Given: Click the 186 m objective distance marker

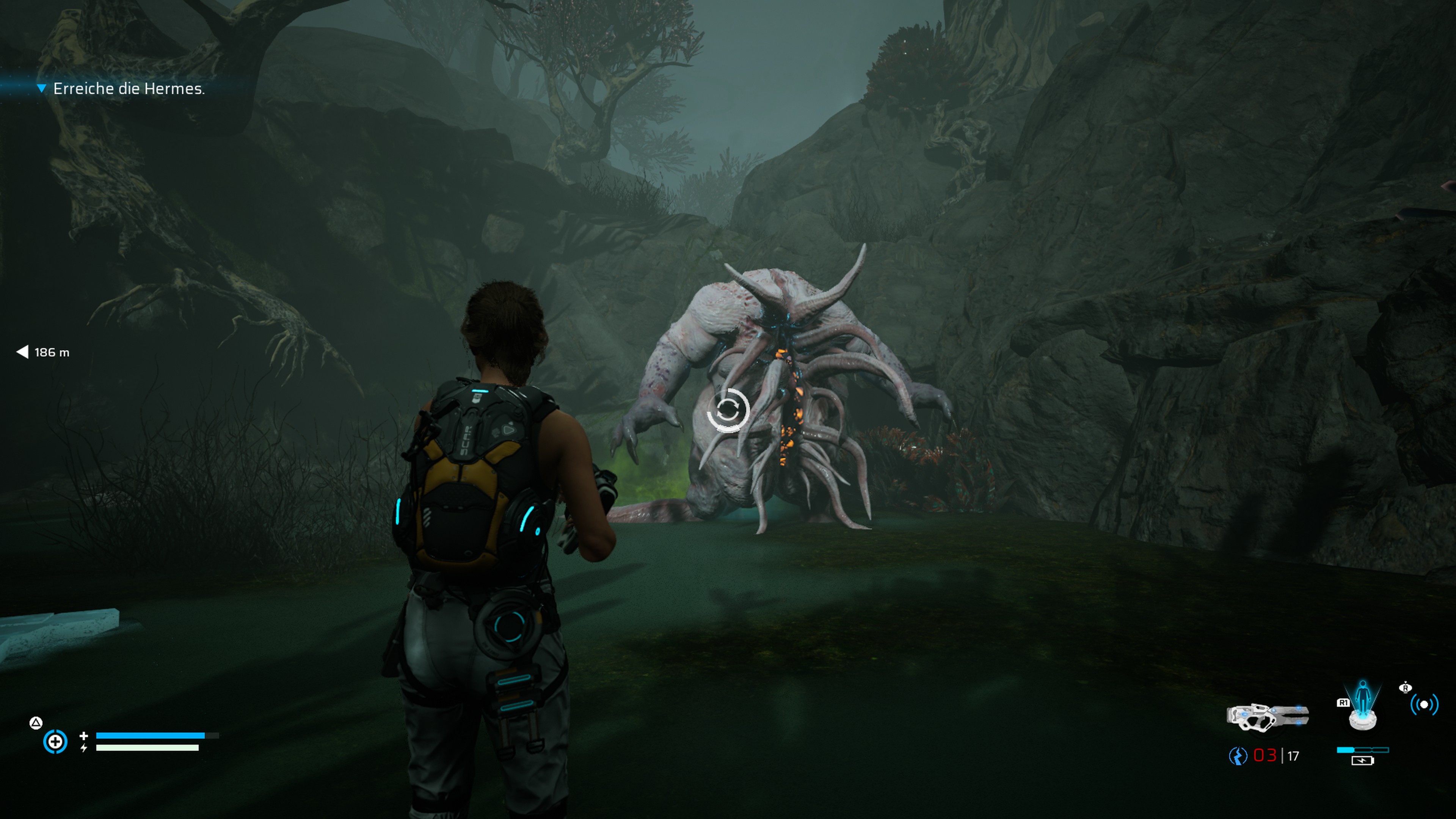Looking at the screenshot, I should pyautogui.click(x=44, y=352).
